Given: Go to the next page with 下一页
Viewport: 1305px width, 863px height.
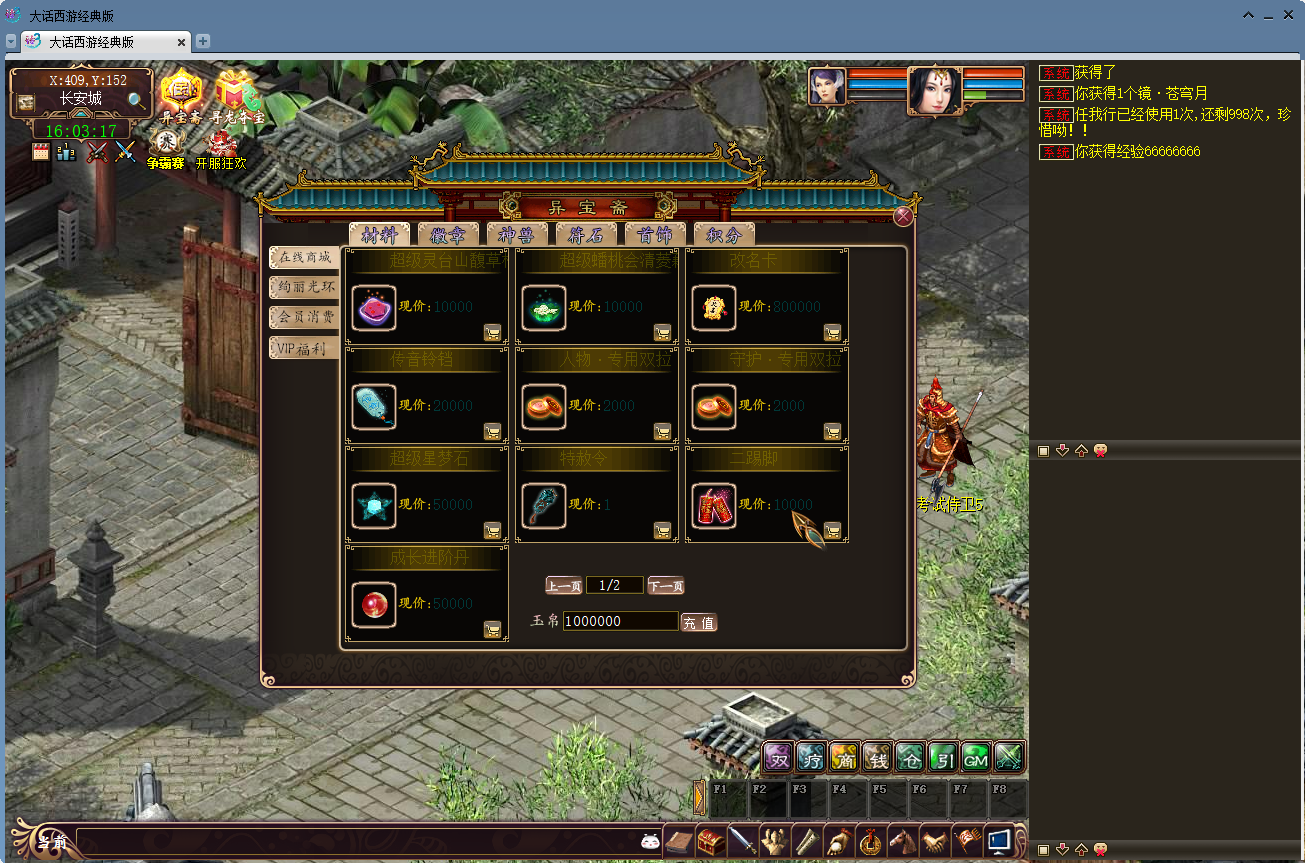Looking at the screenshot, I should [666, 586].
